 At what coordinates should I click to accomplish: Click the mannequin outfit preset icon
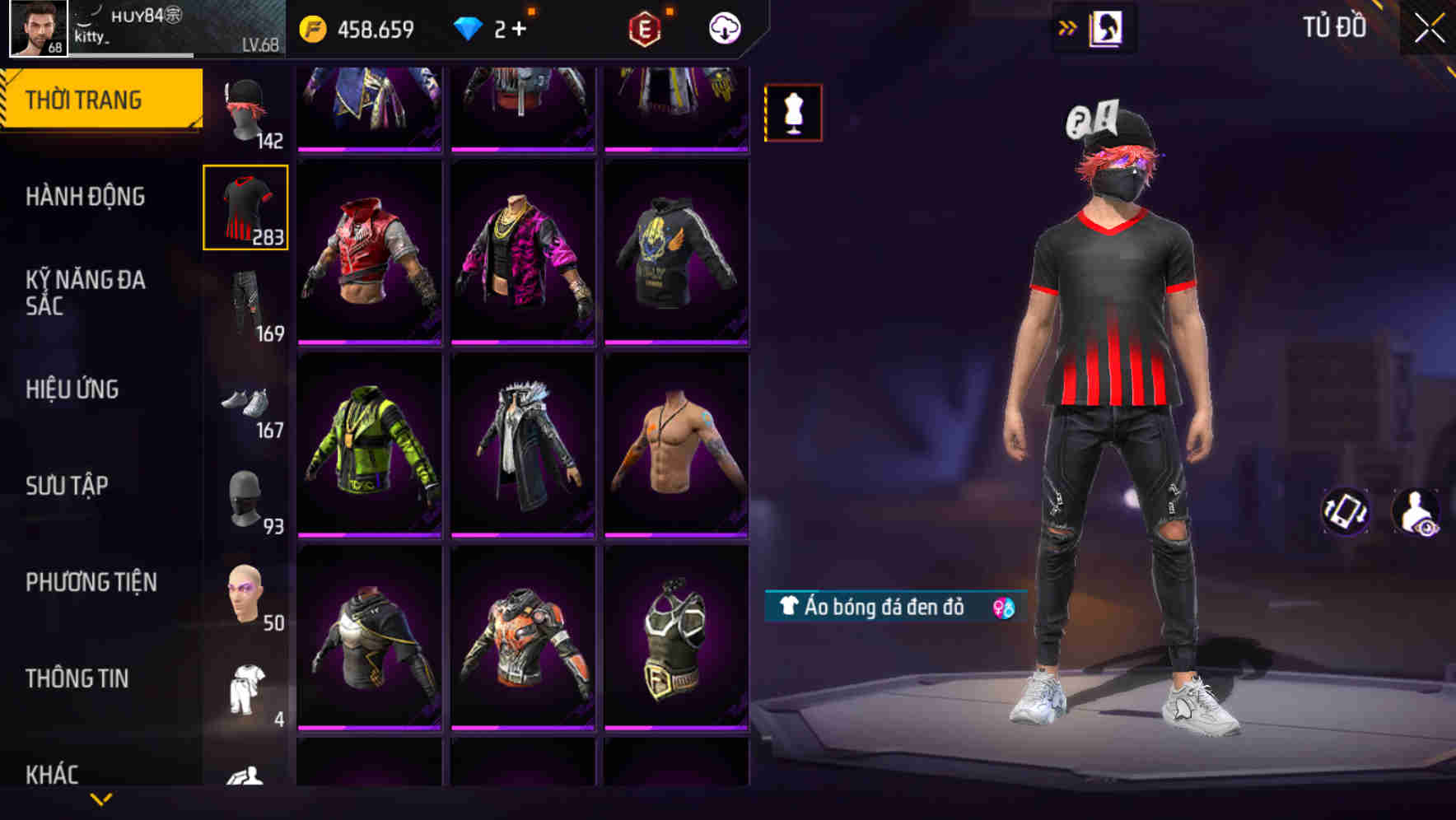click(793, 113)
